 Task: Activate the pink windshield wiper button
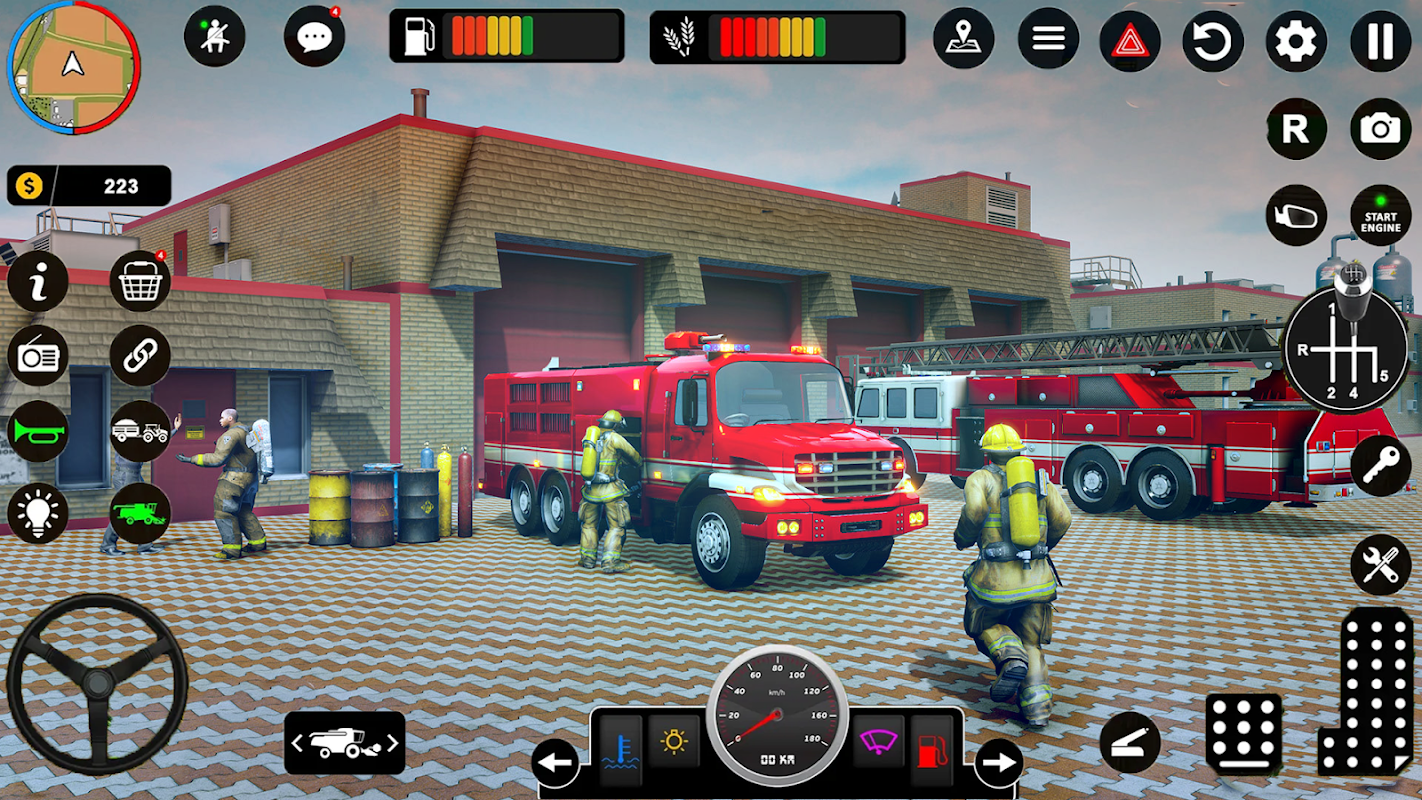[x=878, y=742]
